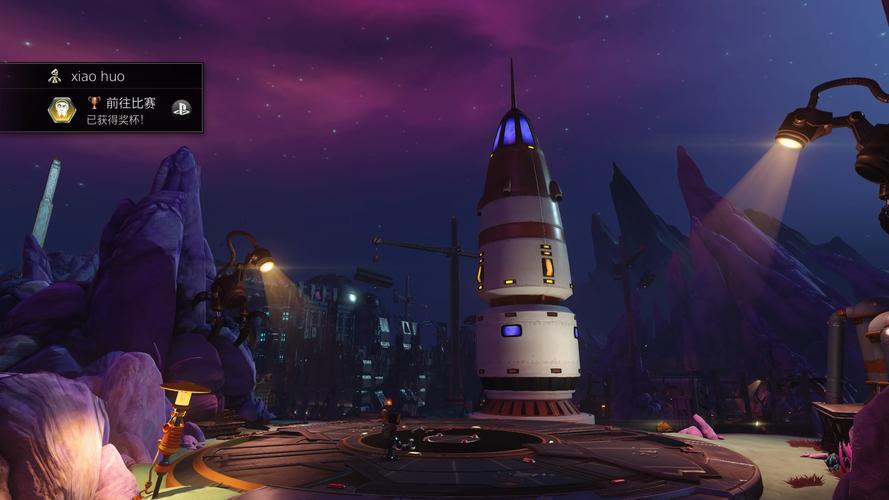Select the gold trophy badge icon
The width and height of the screenshot is (889, 500).
click(62, 110)
